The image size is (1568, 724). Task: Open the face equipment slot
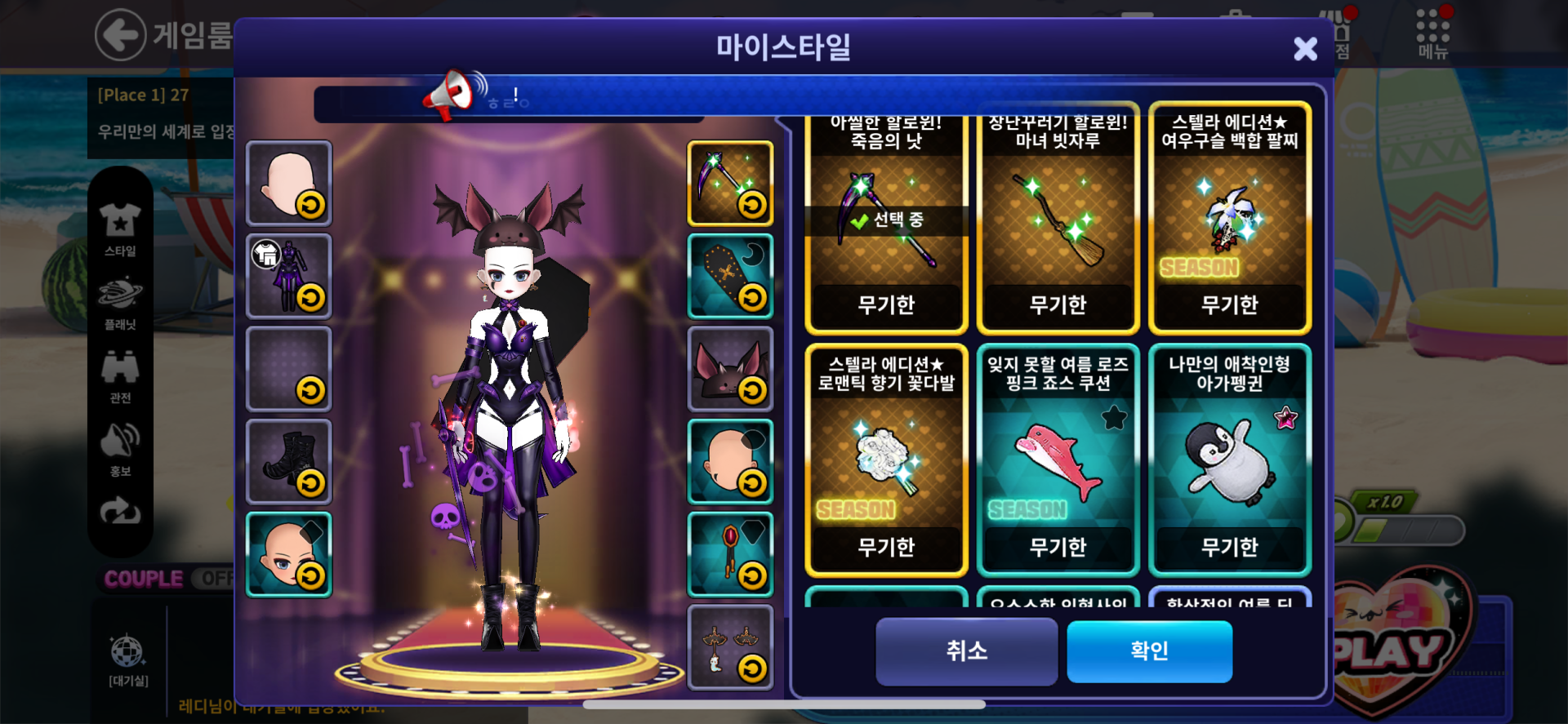click(289, 555)
